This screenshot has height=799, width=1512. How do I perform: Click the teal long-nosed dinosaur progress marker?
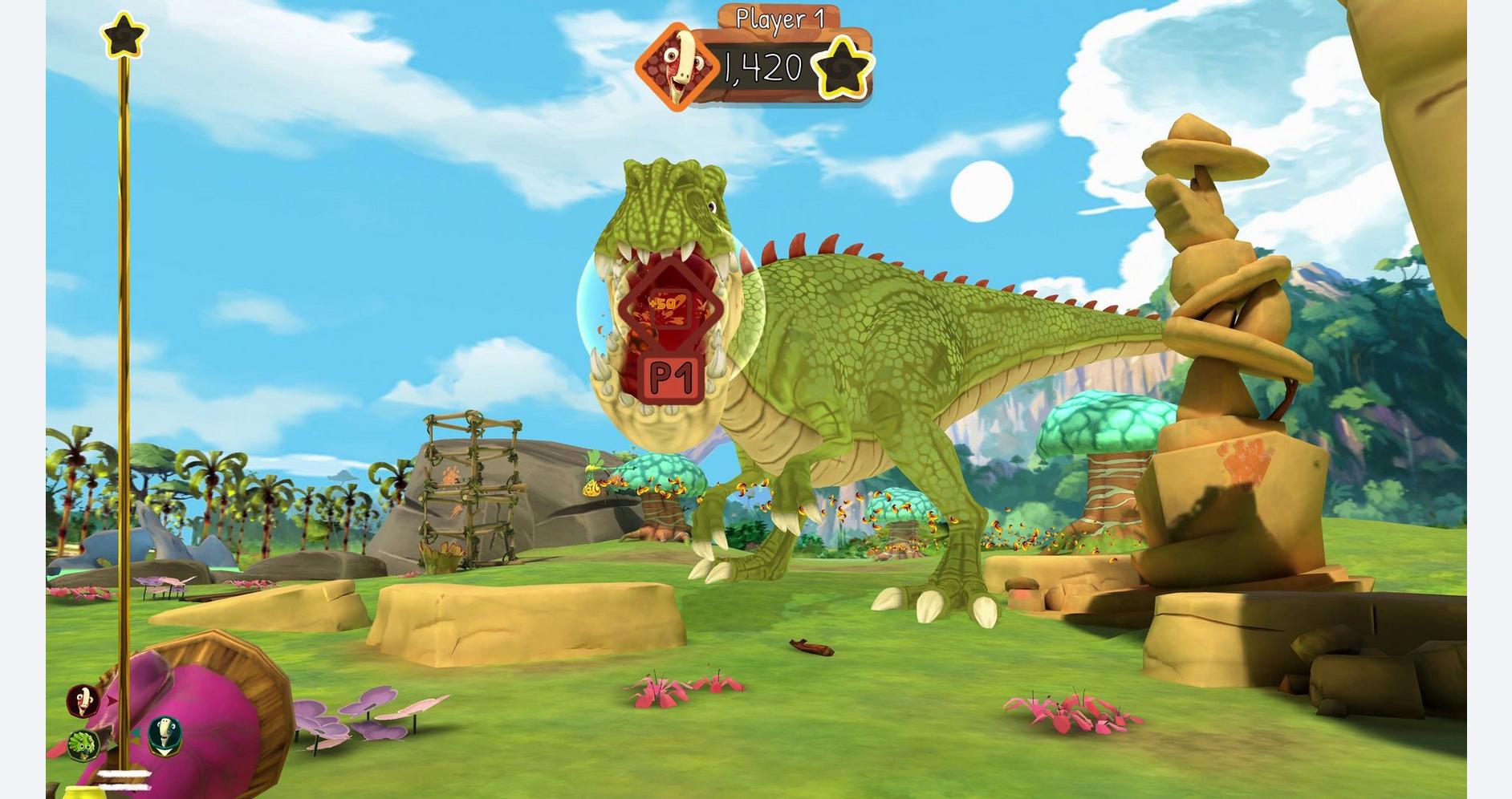point(165,733)
